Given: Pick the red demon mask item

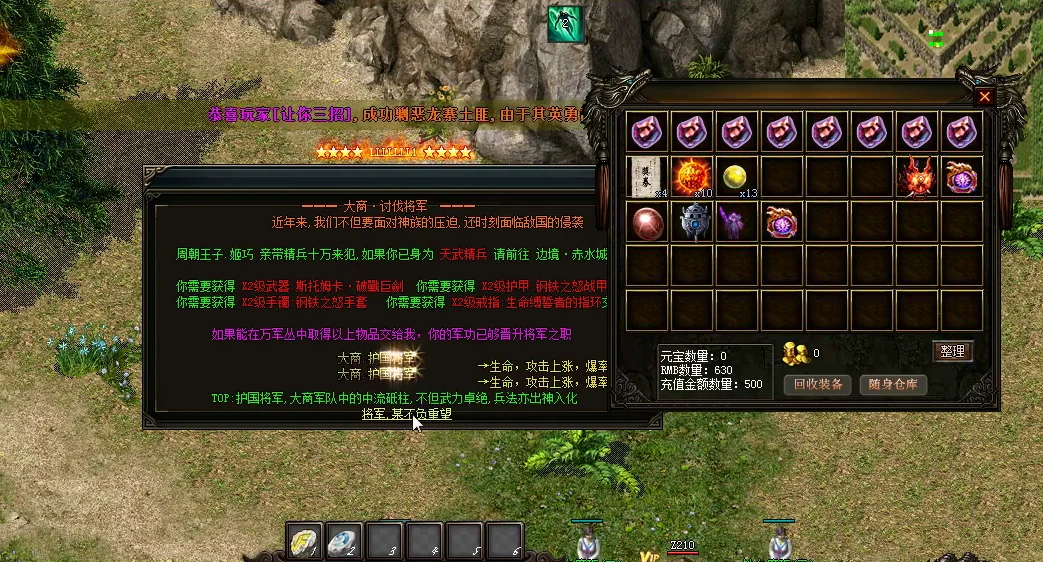Looking at the screenshot, I should click(x=917, y=177).
